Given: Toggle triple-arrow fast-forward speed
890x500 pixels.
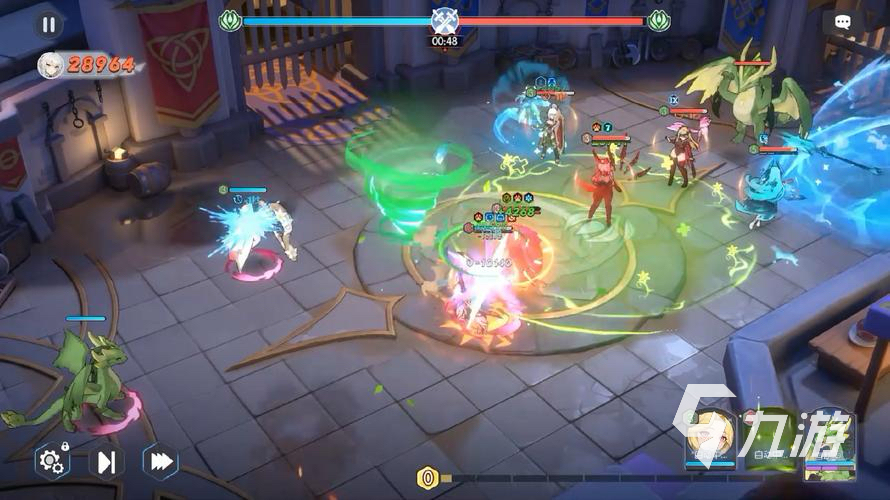Looking at the screenshot, I should [x=159, y=461].
